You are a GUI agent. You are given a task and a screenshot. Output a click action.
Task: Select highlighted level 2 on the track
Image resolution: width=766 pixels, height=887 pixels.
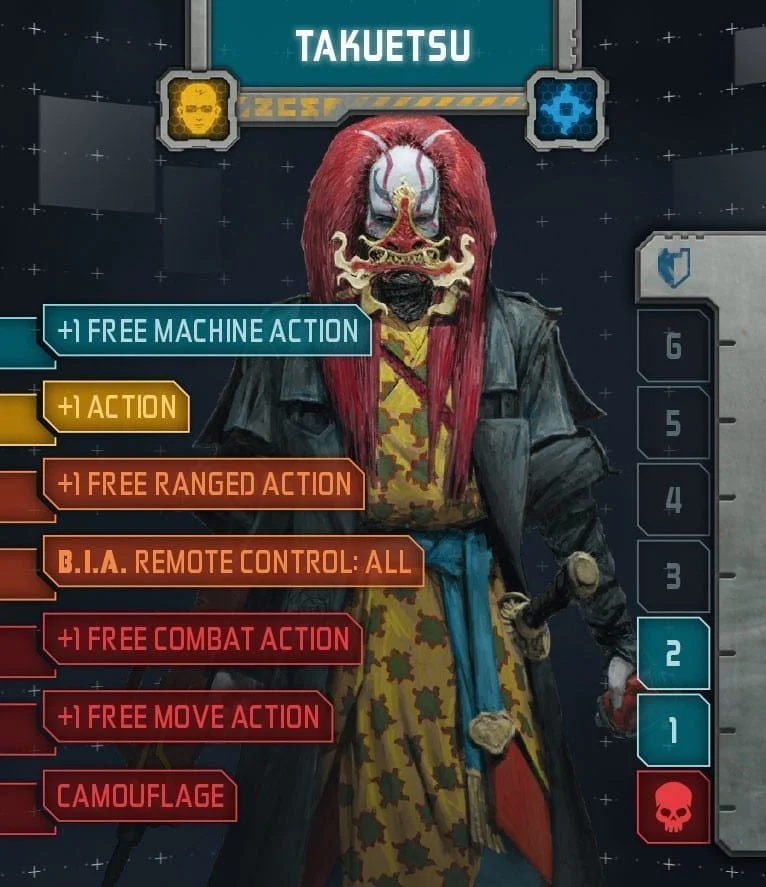click(673, 653)
